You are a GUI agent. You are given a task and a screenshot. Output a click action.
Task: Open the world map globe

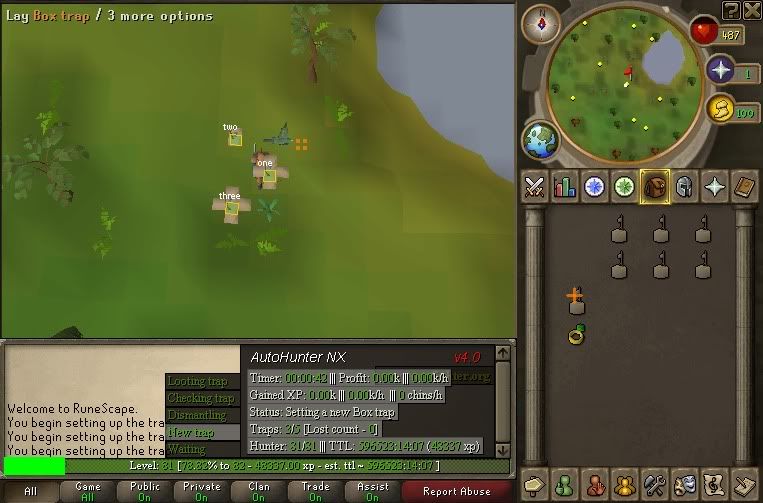point(541,139)
